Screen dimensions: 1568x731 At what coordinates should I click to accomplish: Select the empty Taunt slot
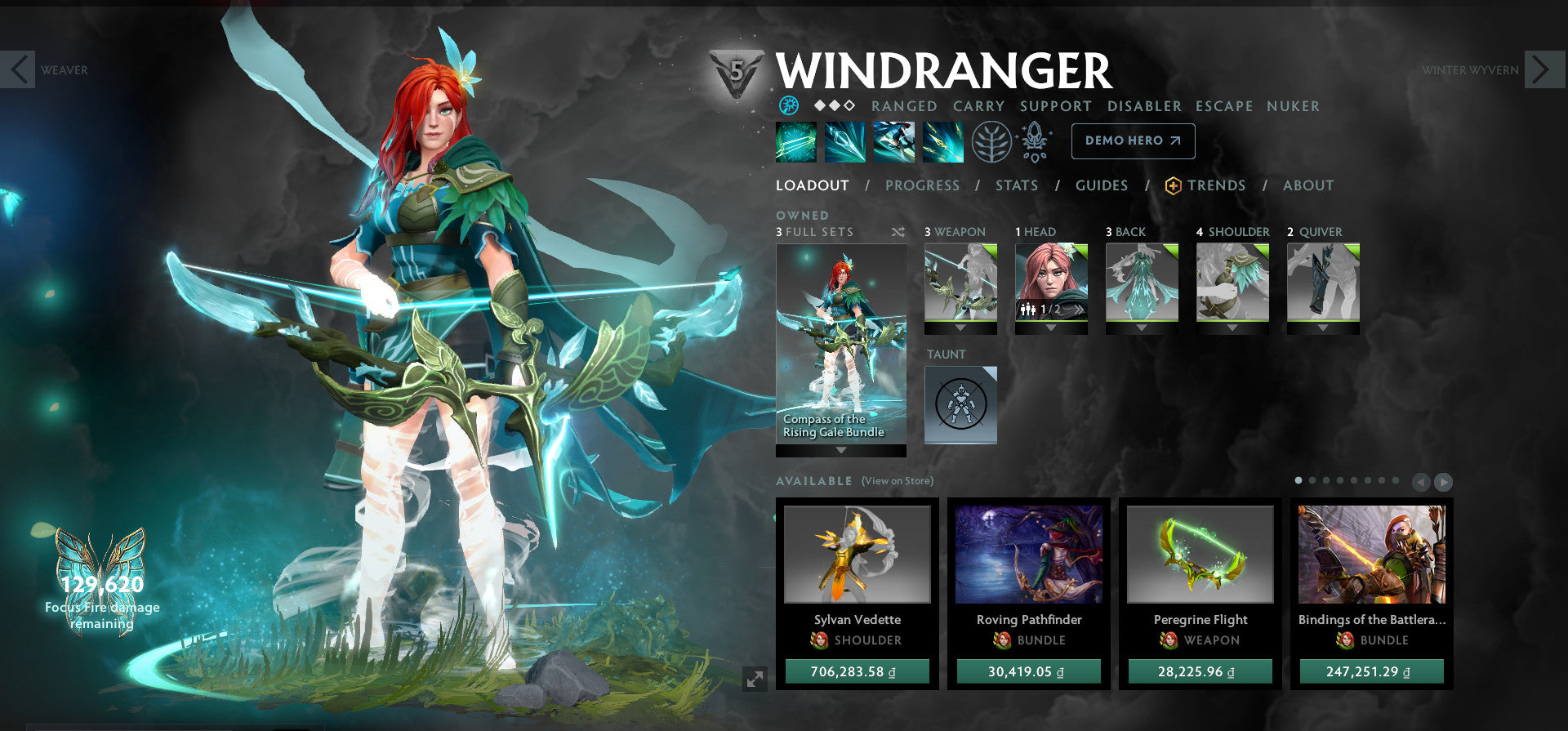(x=961, y=405)
